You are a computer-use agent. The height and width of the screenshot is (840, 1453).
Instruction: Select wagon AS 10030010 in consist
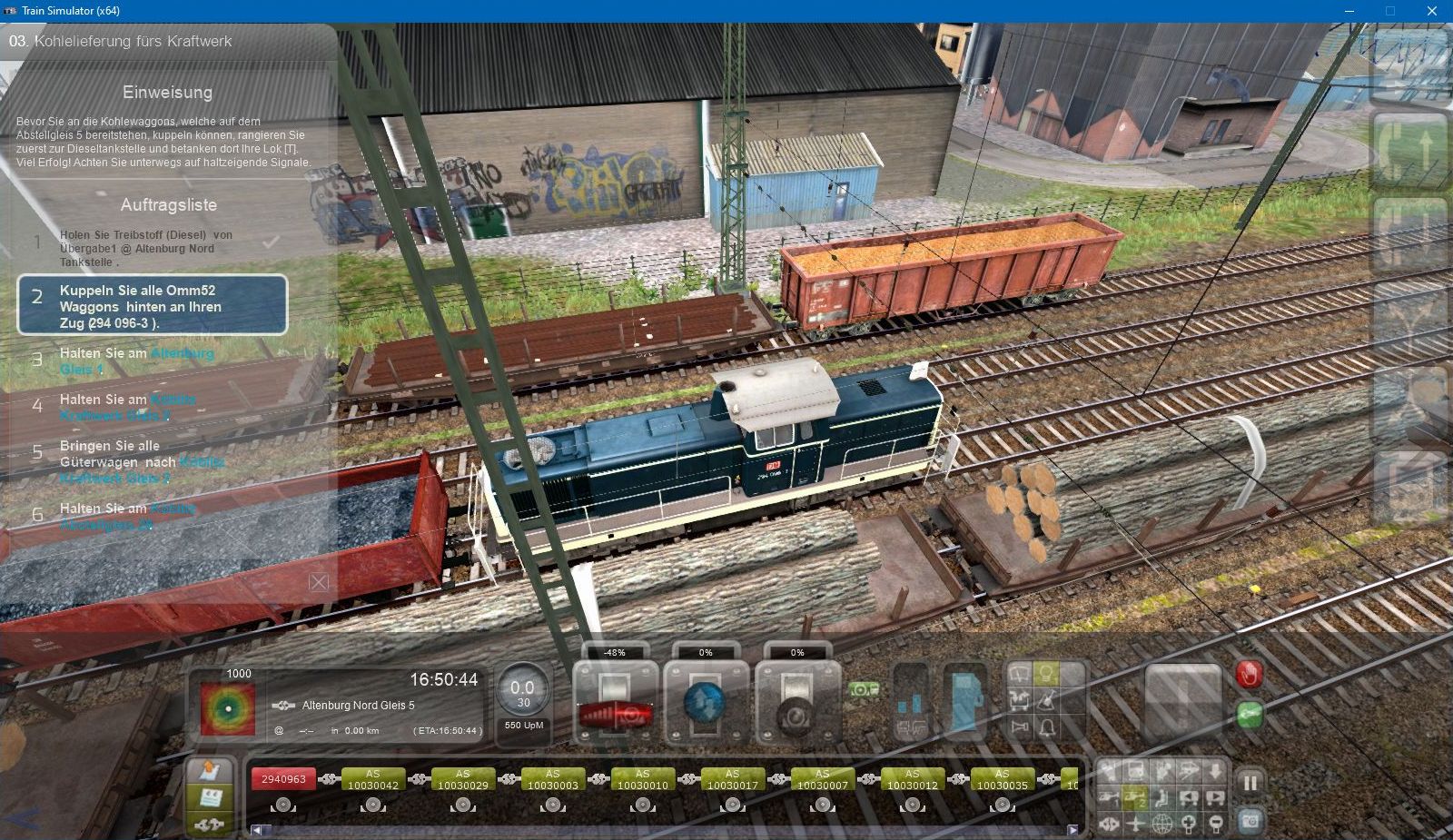(642, 779)
